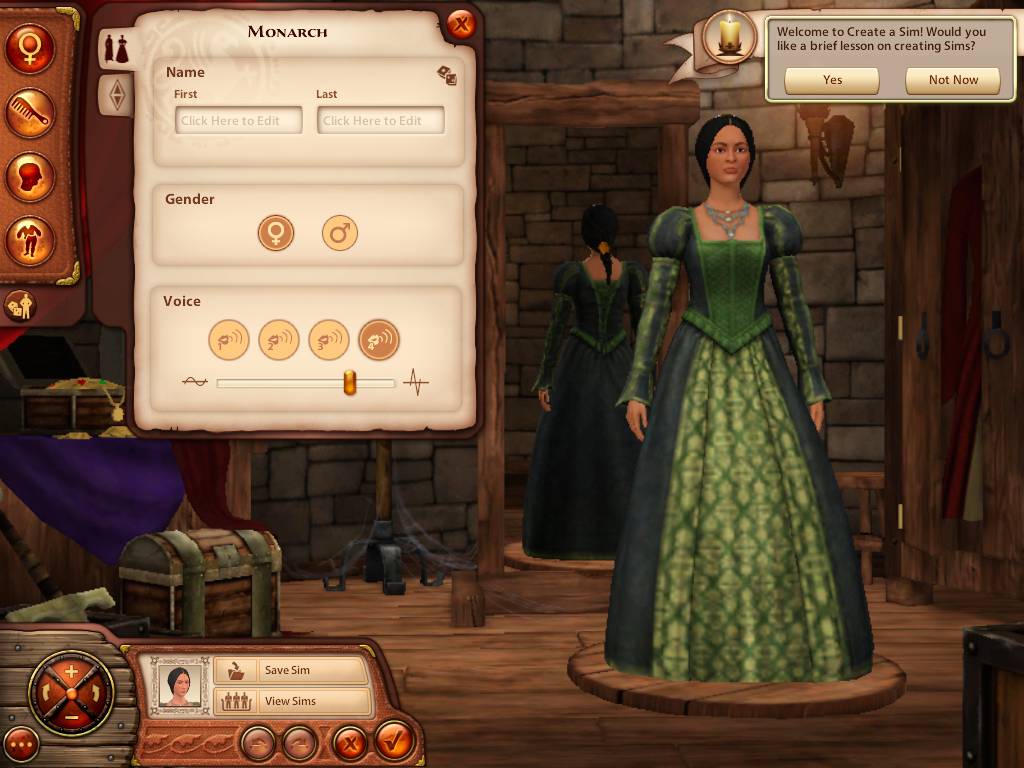The height and width of the screenshot is (768, 1024).
Task: Open the clothing outfit category
Action: pyautogui.click(x=29, y=239)
